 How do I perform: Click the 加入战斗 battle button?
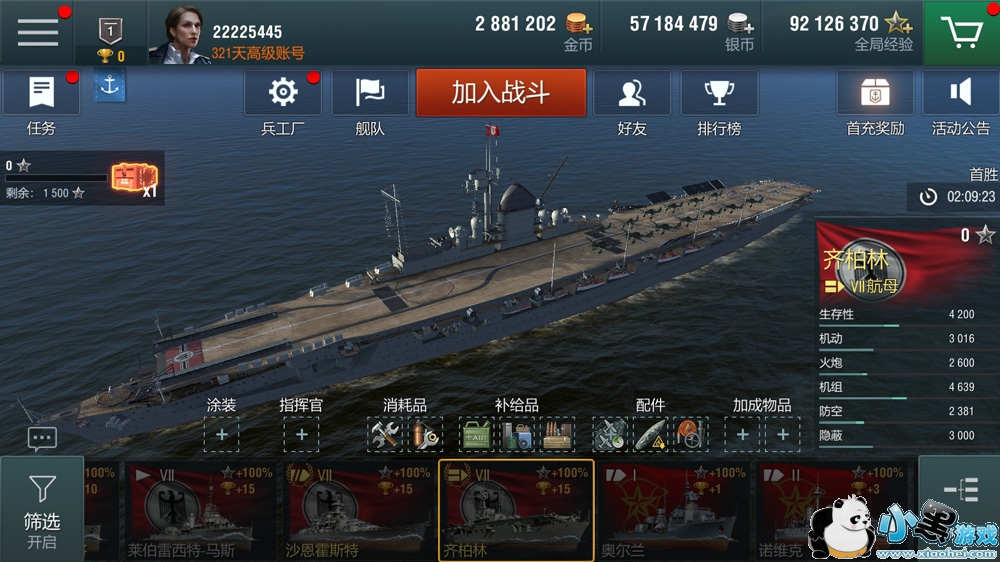(501, 93)
